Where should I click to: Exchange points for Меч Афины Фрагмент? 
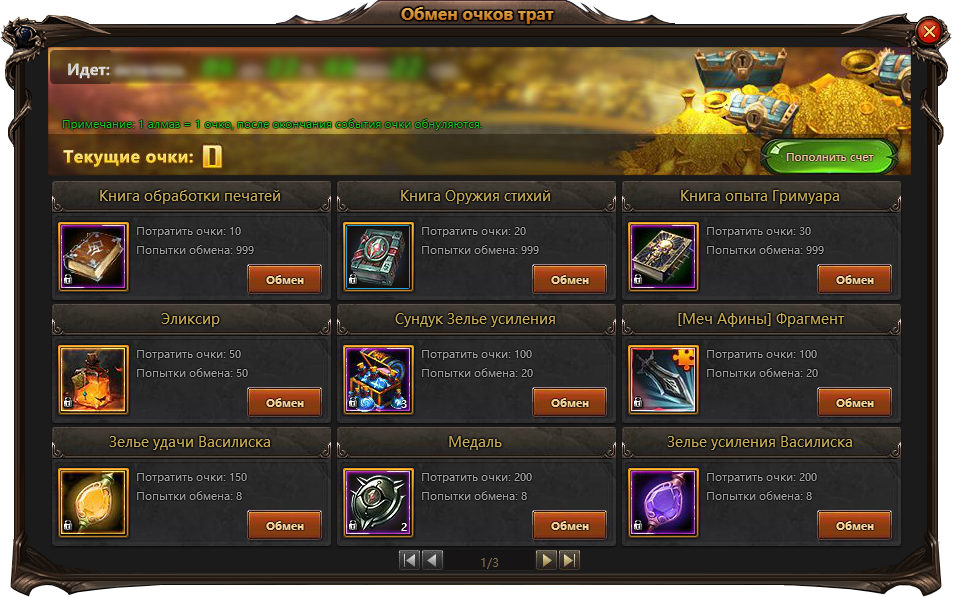click(x=854, y=402)
